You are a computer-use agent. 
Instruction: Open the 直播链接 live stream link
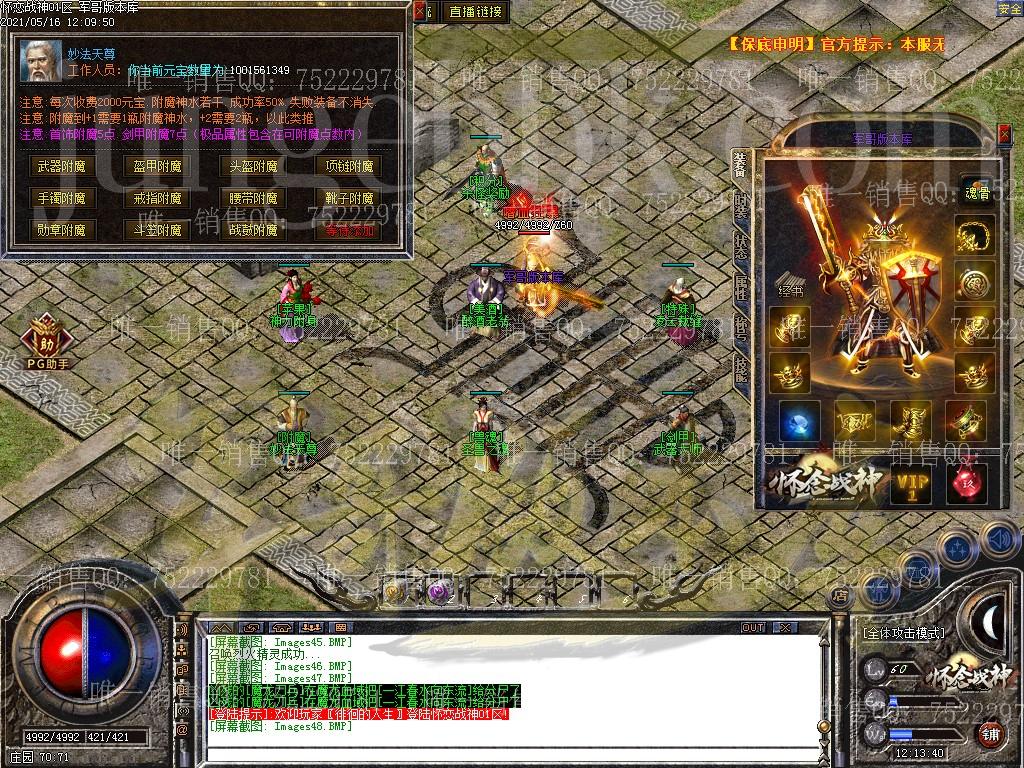pos(476,12)
